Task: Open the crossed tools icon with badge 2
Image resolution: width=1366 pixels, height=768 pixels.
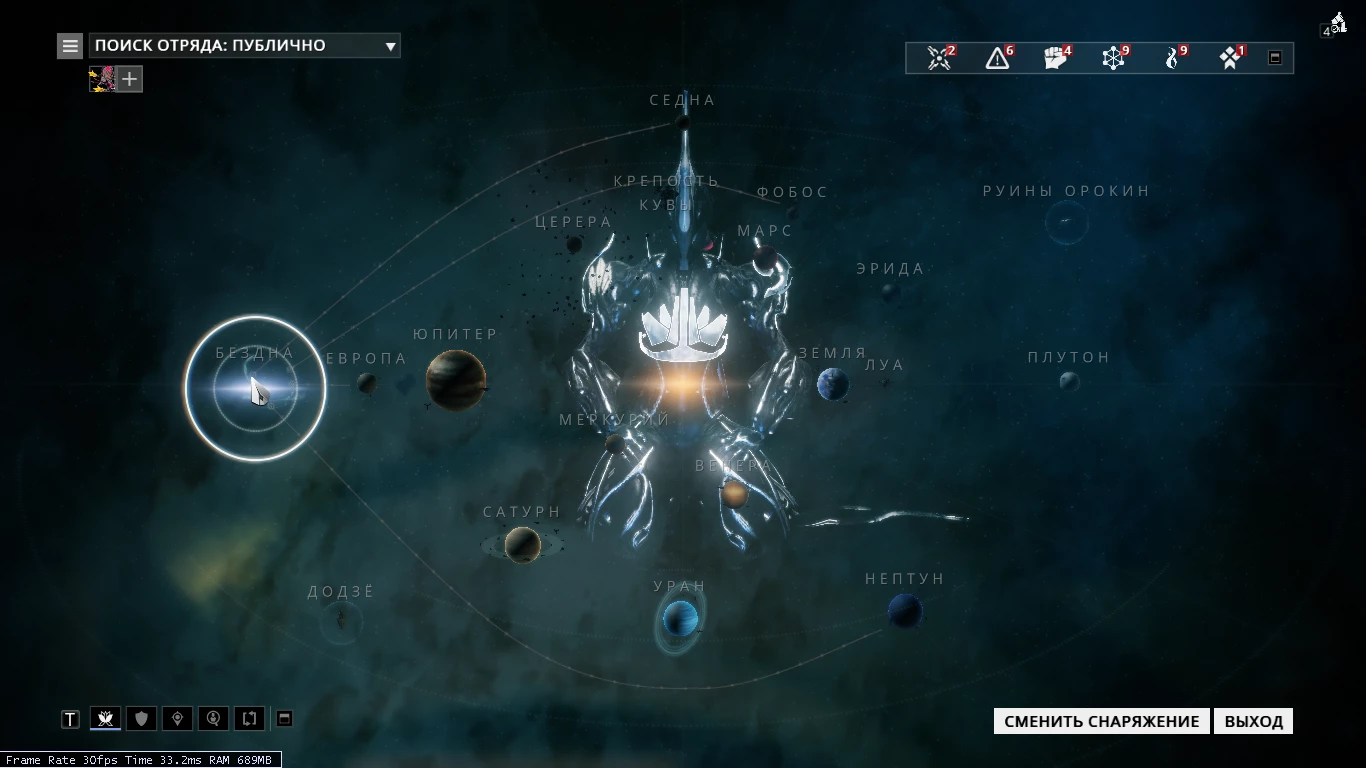Action: coord(939,58)
